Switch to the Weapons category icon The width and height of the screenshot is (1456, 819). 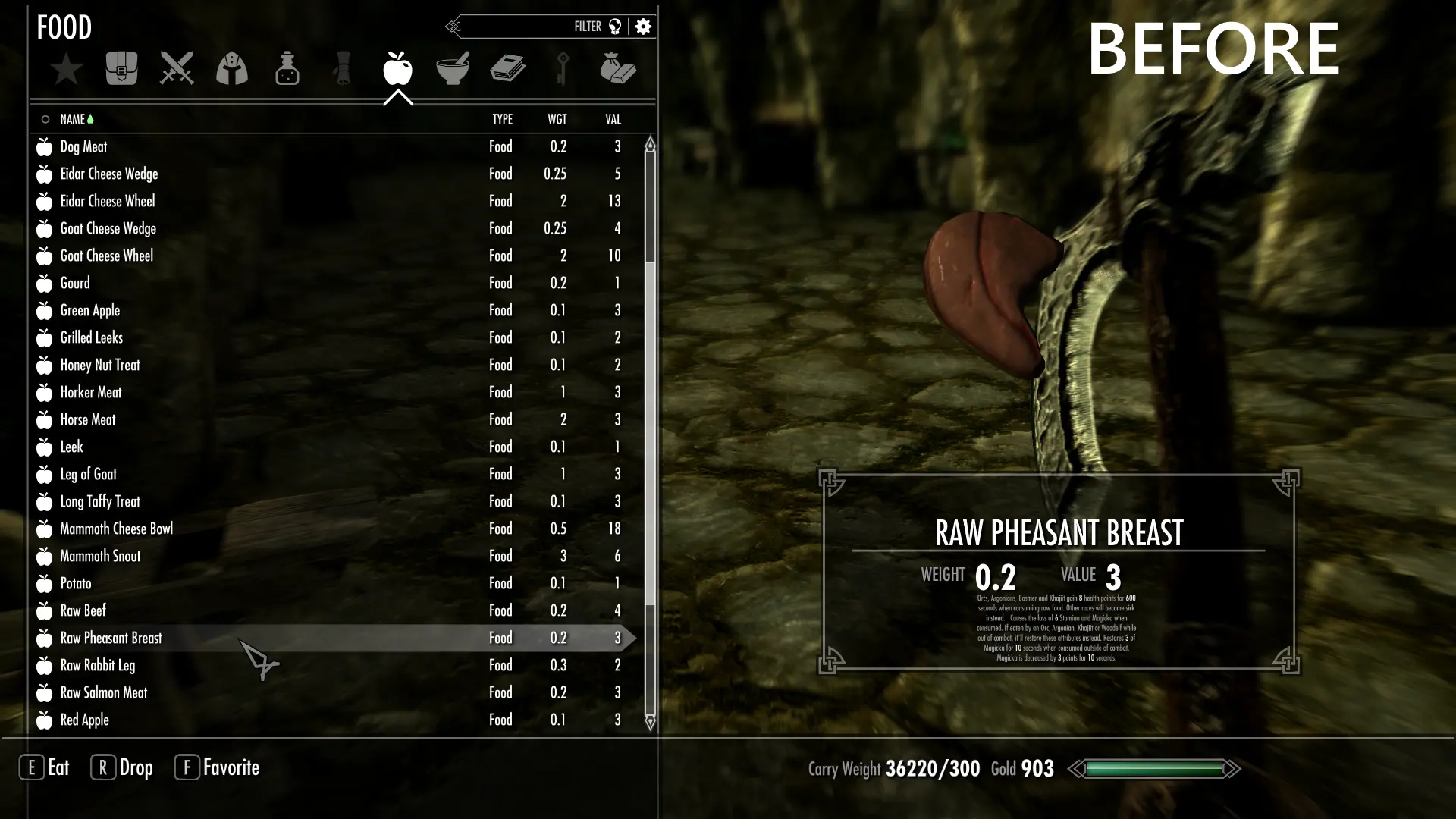point(176,68)
